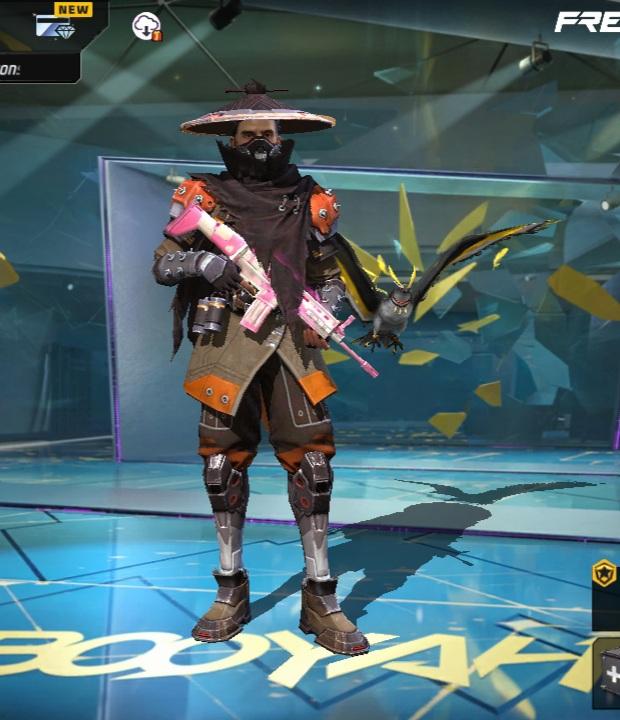Open the diamond card top-up icon

[55, 25]
